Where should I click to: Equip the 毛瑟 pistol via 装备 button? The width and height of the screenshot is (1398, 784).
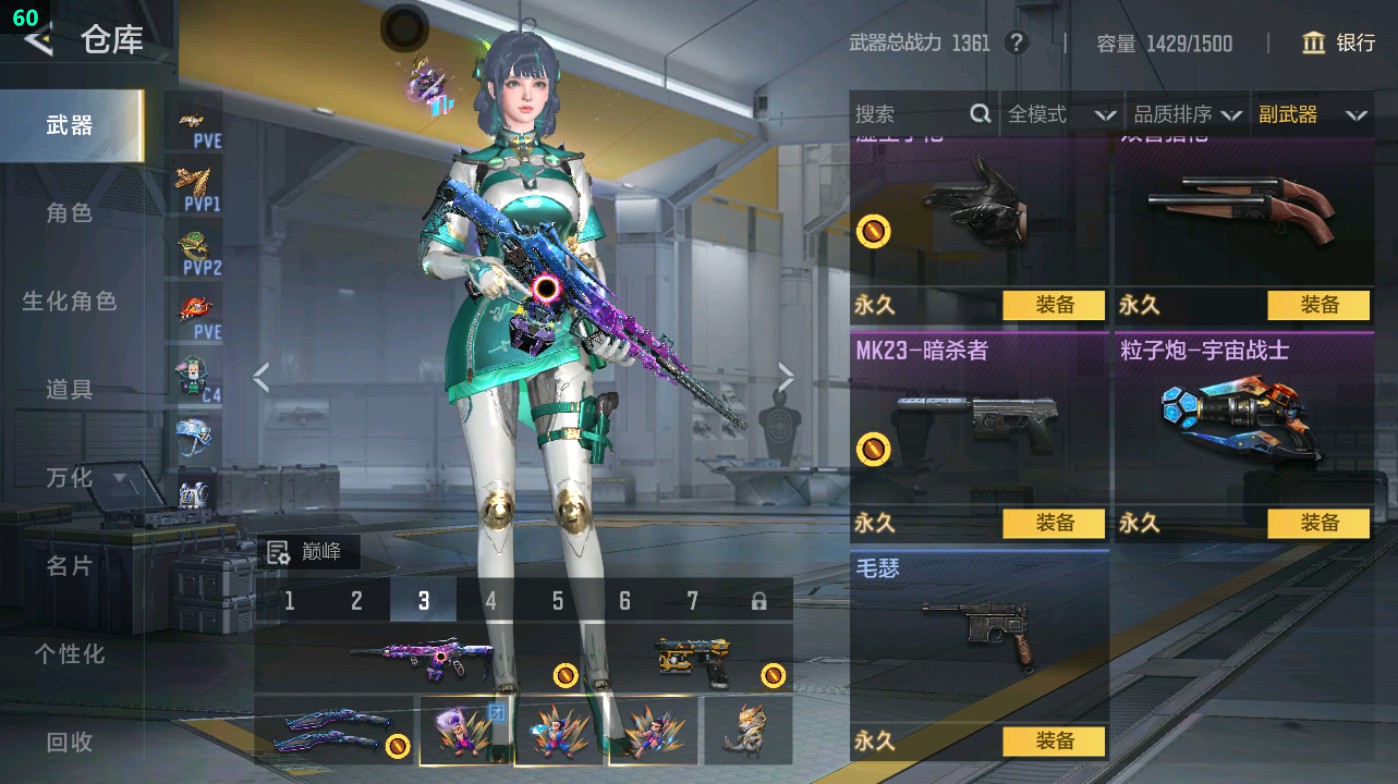(1052, 741)
